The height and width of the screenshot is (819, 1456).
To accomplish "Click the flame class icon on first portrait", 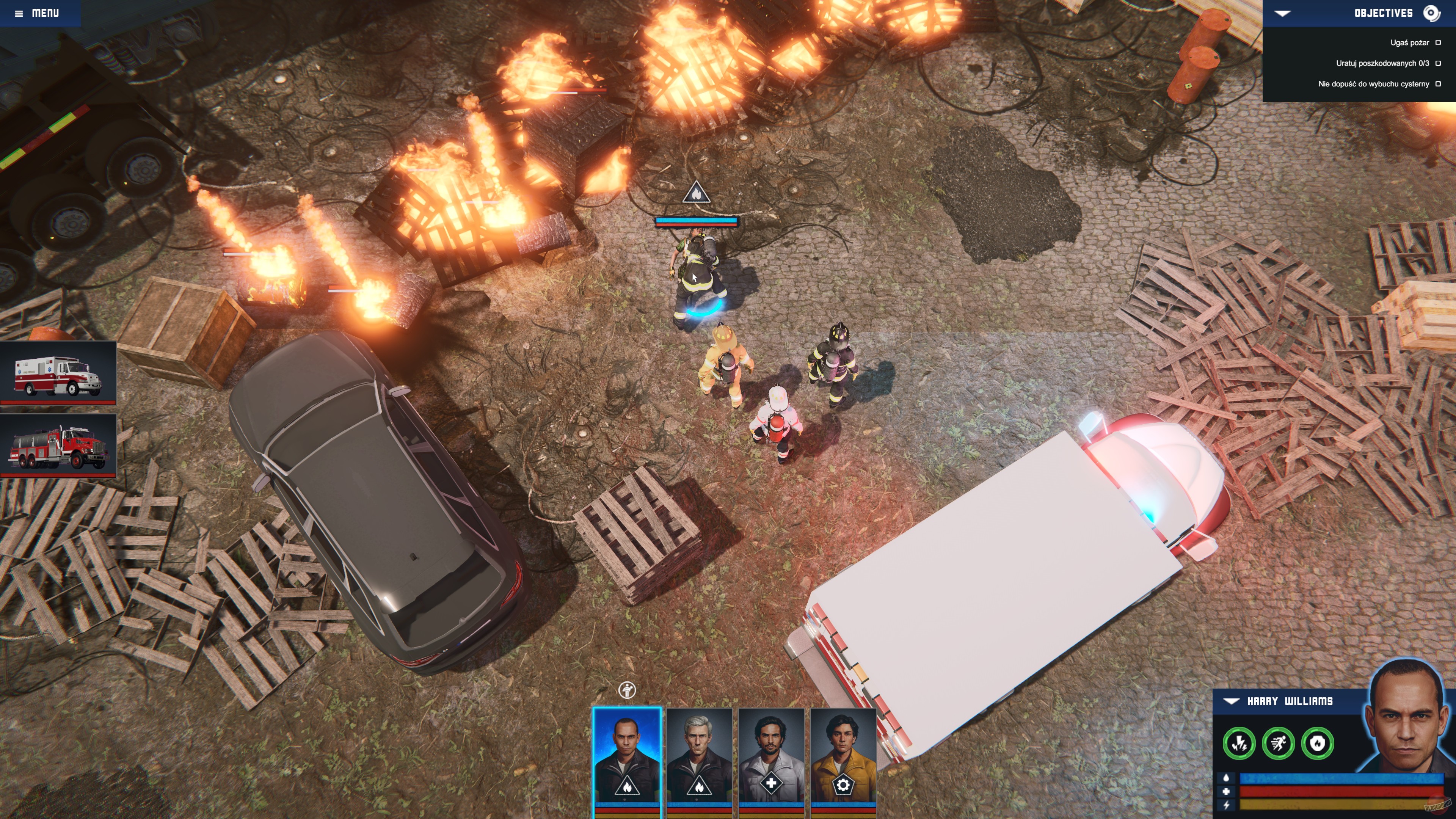I will pyautogui.click(x=628, y=788).
